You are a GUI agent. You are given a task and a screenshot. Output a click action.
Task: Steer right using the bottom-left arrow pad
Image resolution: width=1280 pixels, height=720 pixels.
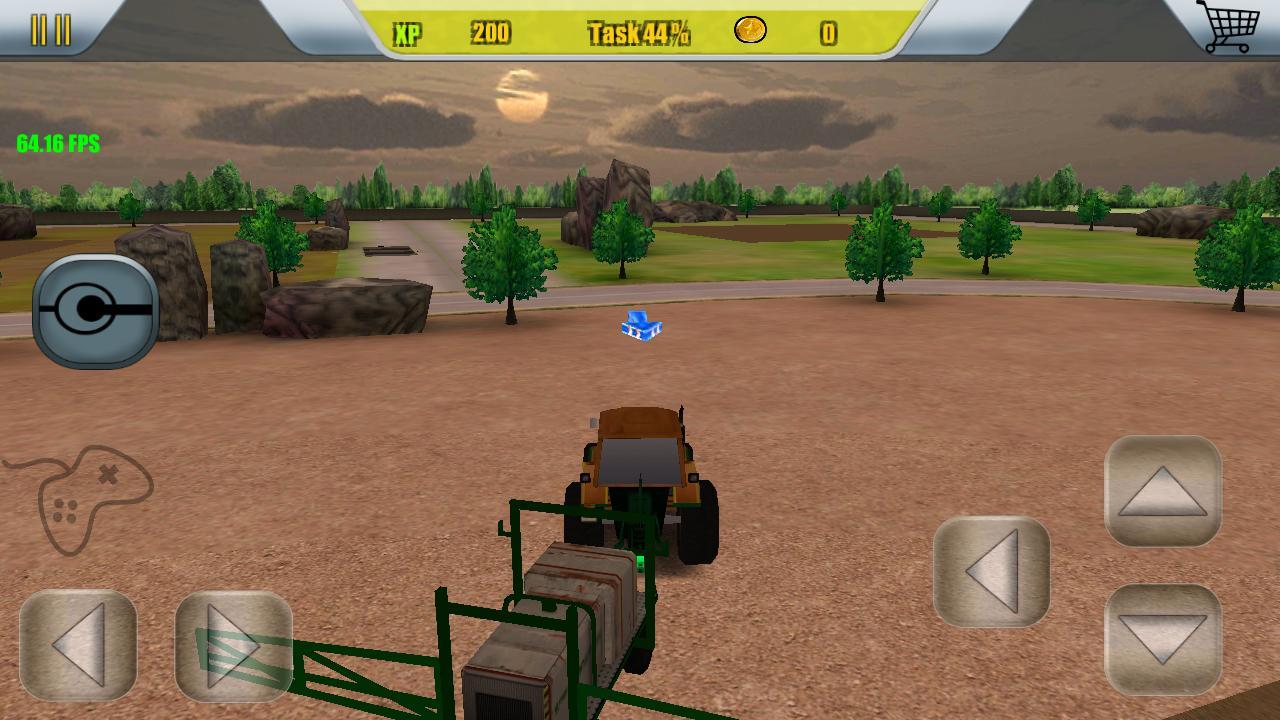point(235,645)
